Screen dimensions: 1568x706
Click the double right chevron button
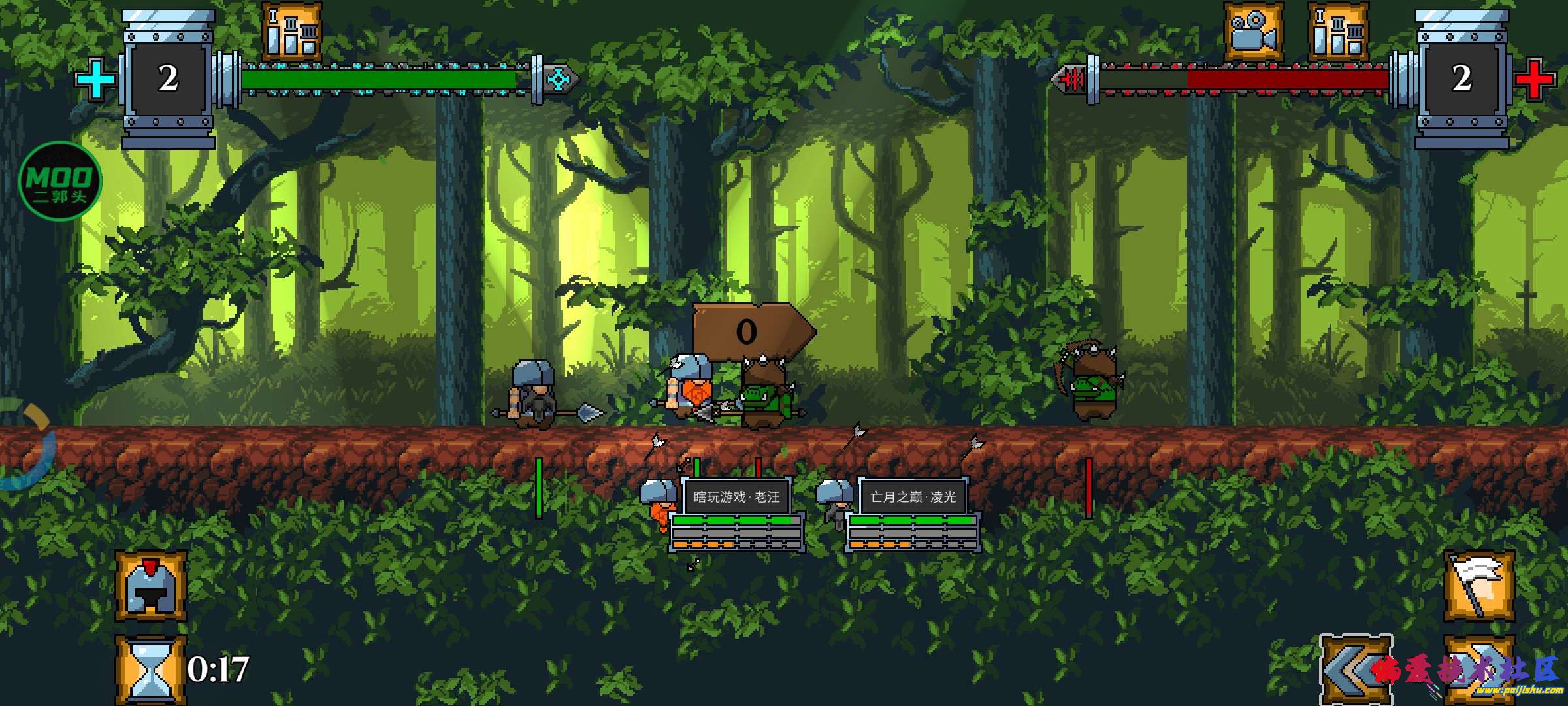pyautogui.click(x=1479, y=670)
